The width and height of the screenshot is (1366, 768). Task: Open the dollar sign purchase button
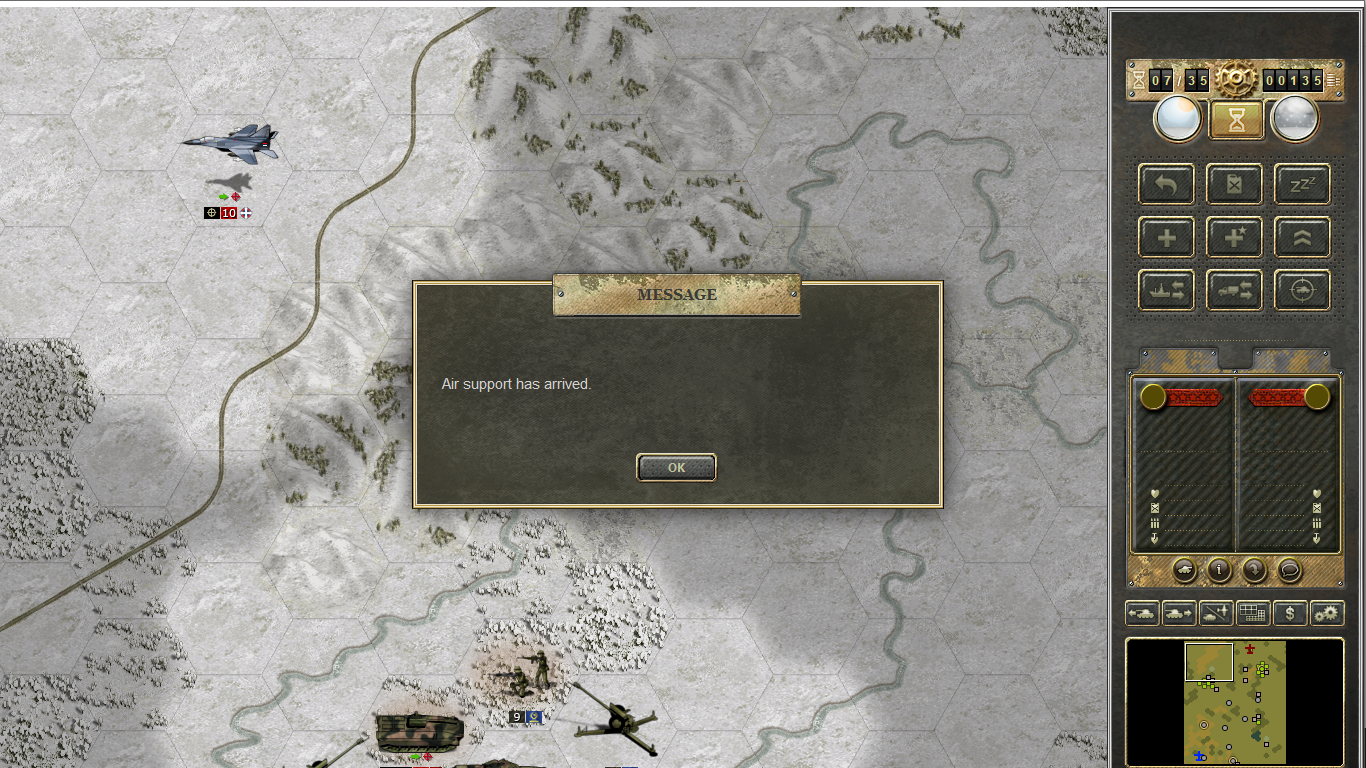coord(1290,613)
